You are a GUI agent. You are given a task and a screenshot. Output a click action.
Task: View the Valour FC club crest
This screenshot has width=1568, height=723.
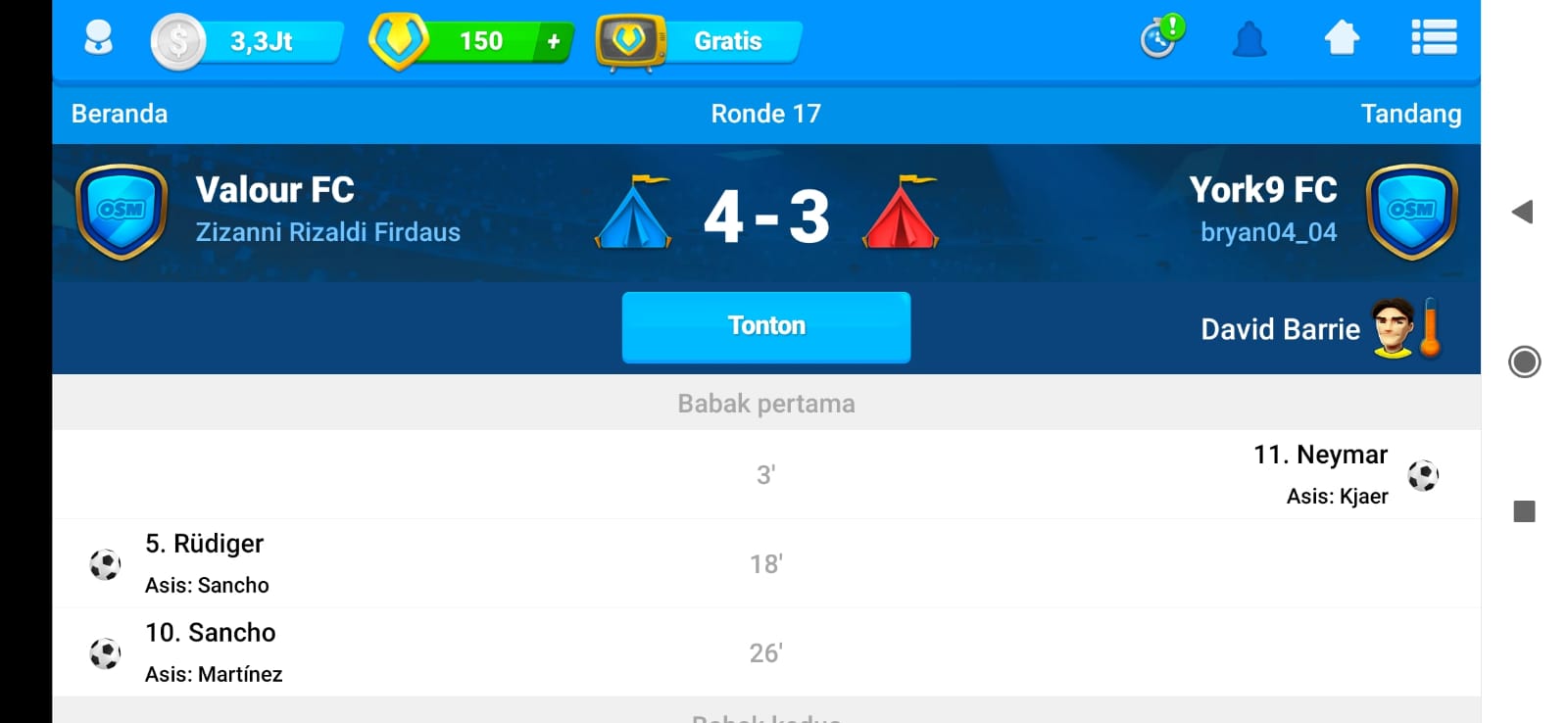(x=122, y=212)
